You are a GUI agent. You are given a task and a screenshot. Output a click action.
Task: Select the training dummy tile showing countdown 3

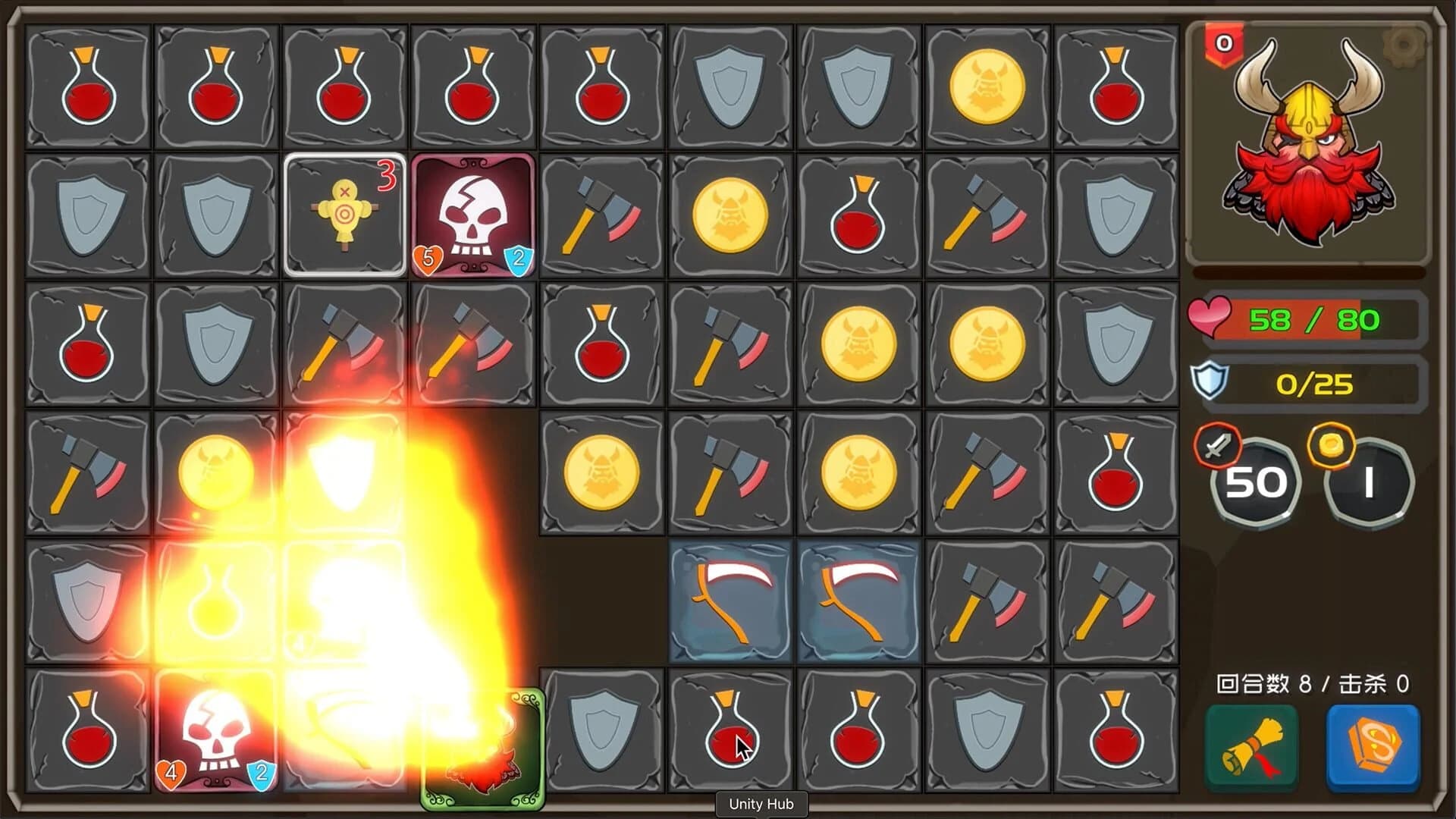[345, 215]
